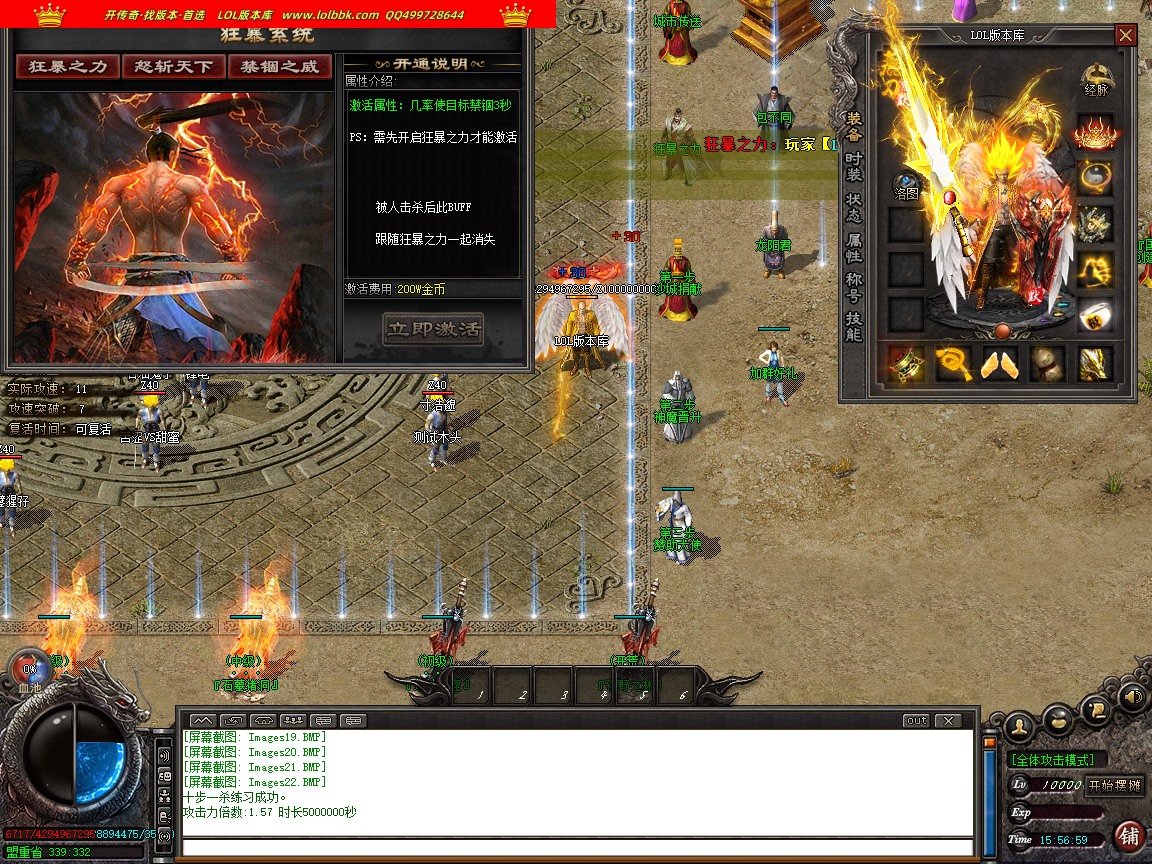Open the character silhouette icon
The width and height of the screenshot is (1152, 864).
[x=1018, y=725]
